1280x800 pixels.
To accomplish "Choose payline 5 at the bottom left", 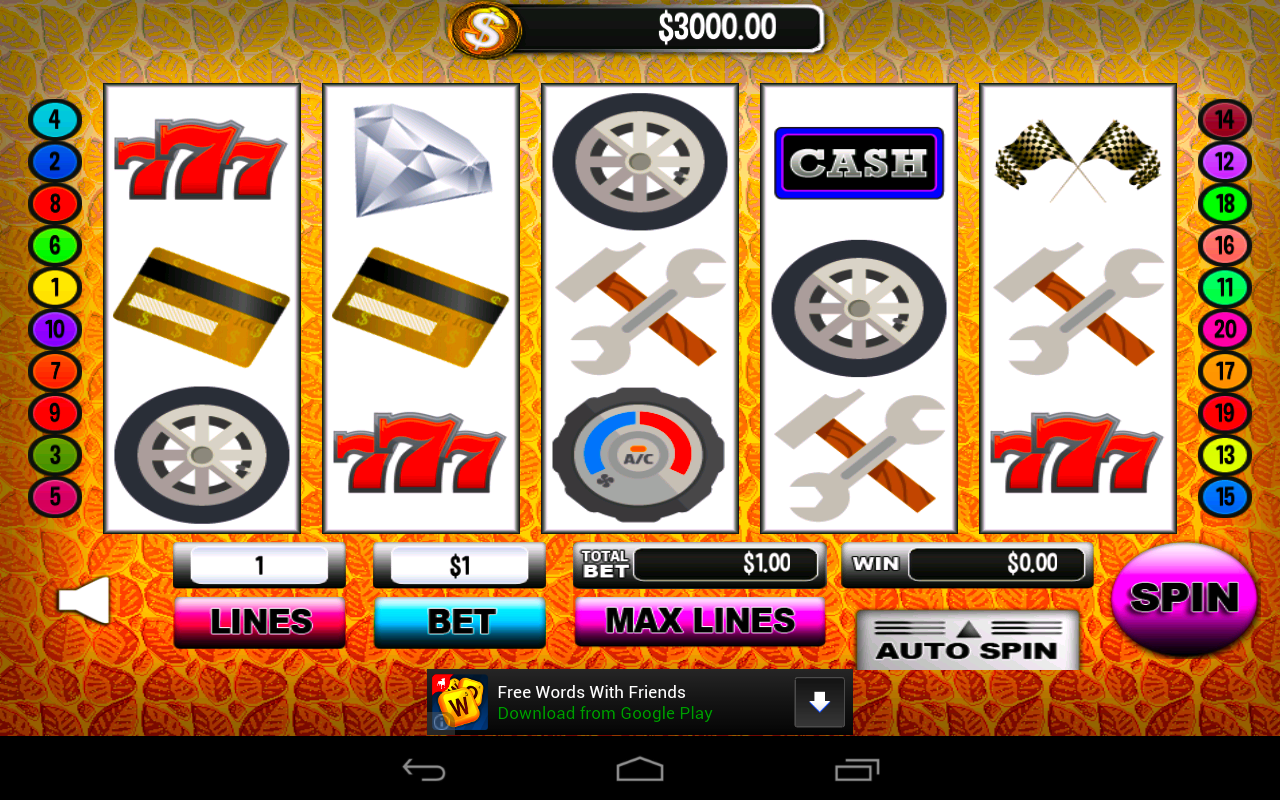I will 55,497.
